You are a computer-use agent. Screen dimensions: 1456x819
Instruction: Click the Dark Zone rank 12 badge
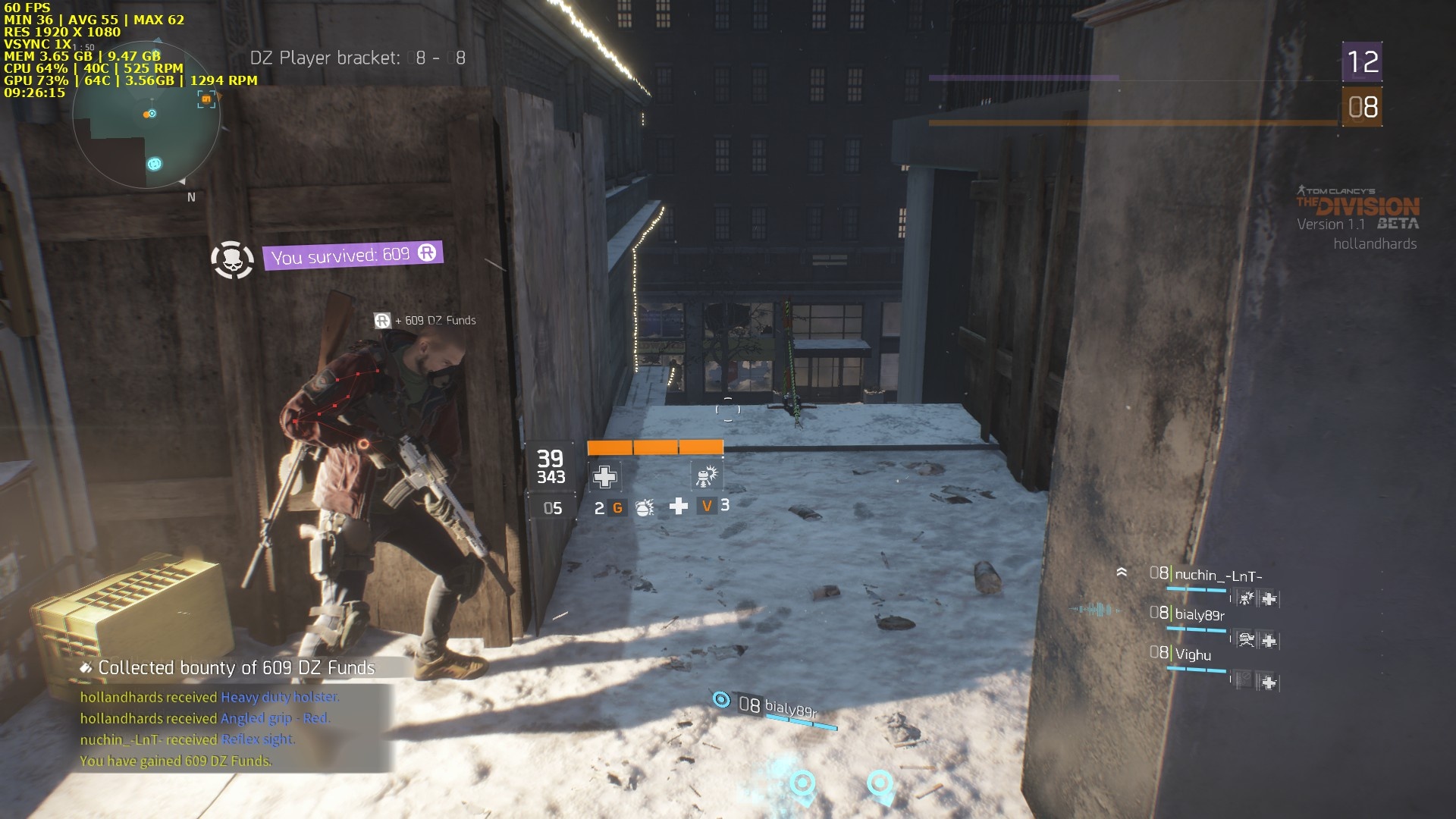(1362, 62)
